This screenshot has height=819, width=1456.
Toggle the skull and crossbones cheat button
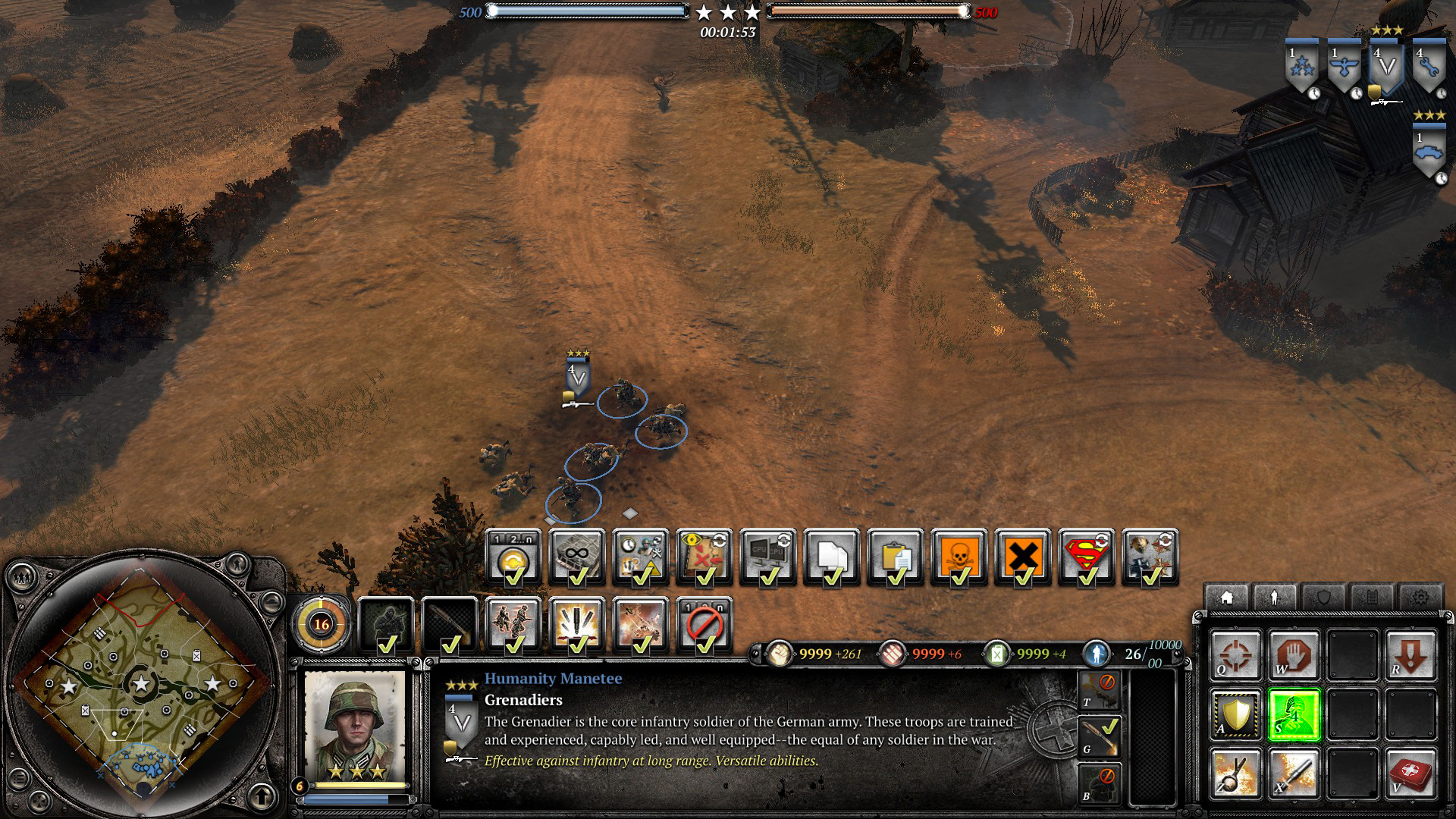point(959,557)
